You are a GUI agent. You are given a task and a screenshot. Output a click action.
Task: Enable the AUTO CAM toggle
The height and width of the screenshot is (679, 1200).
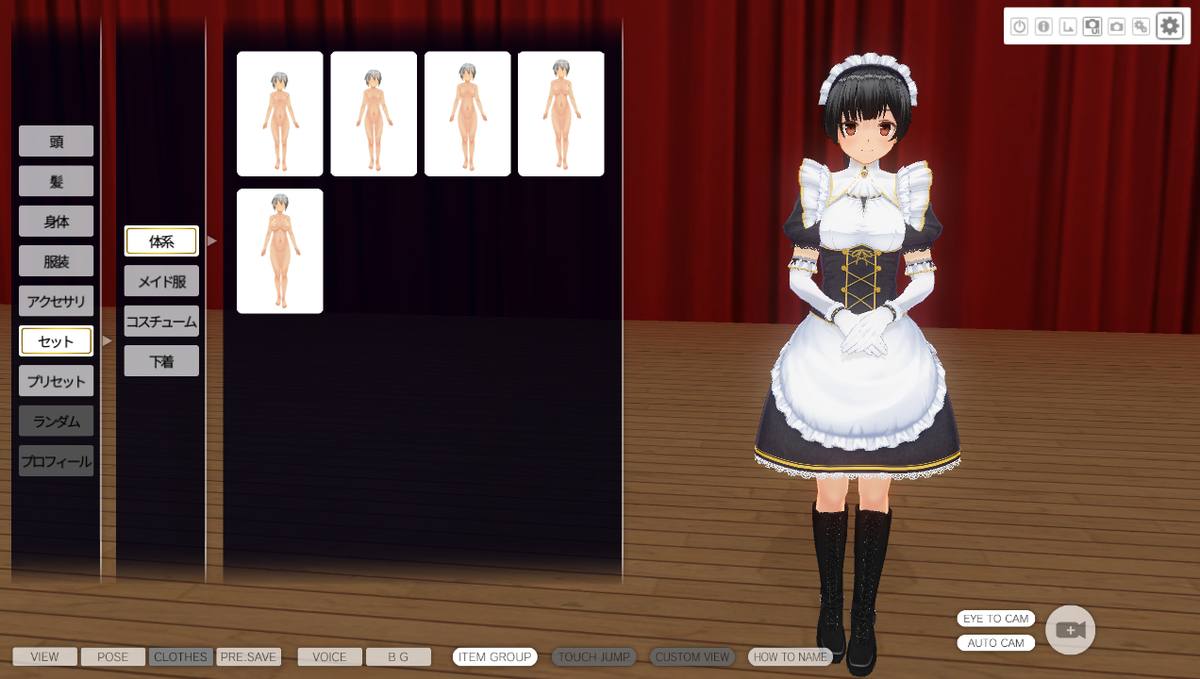[x=995, y=643]
